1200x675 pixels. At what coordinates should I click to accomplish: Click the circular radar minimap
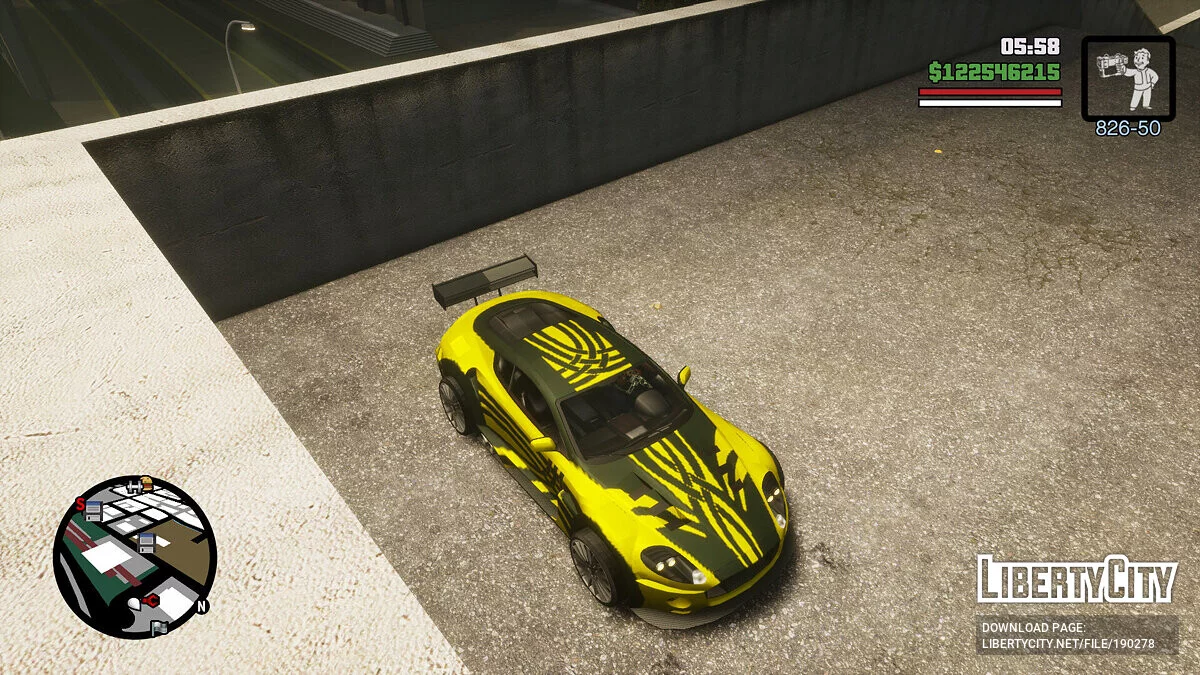pyautogui.click(x=134, y=557)
